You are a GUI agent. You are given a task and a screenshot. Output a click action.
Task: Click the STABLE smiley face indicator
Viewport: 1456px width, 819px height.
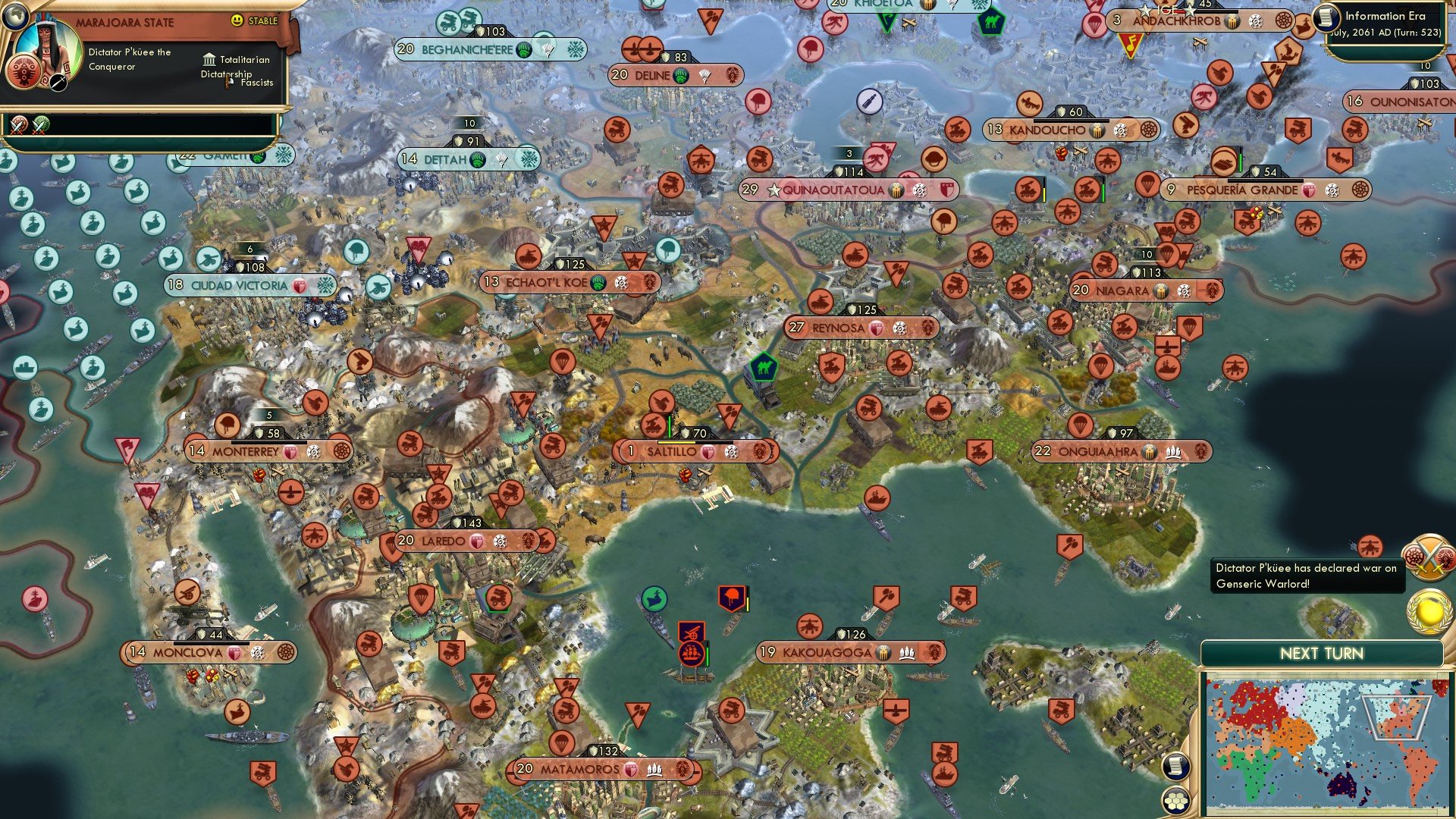(x=236, y=20)
